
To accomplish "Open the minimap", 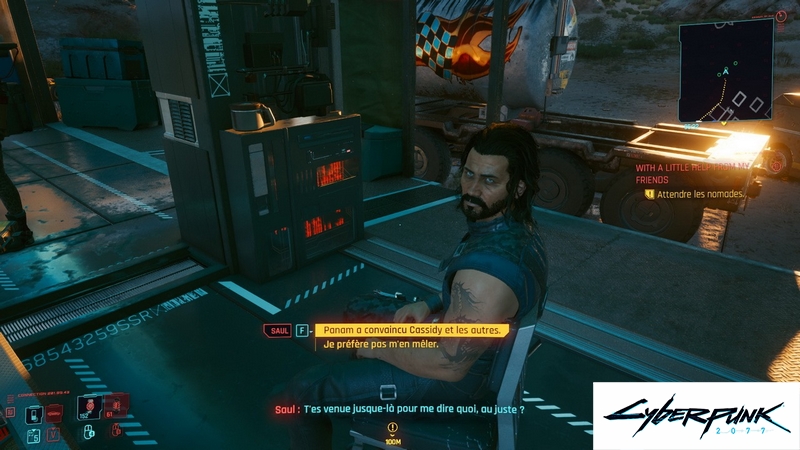I will point(726,72).
